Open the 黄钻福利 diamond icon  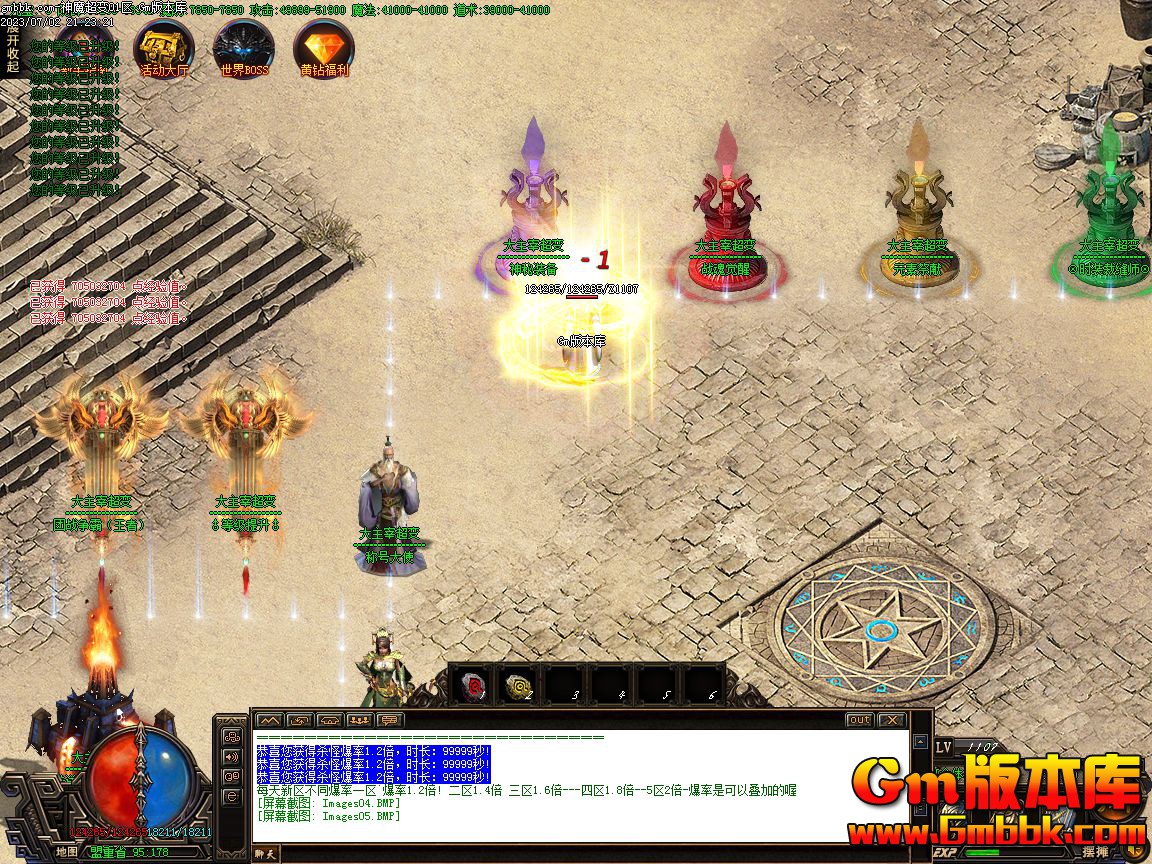tap(324, 48)
